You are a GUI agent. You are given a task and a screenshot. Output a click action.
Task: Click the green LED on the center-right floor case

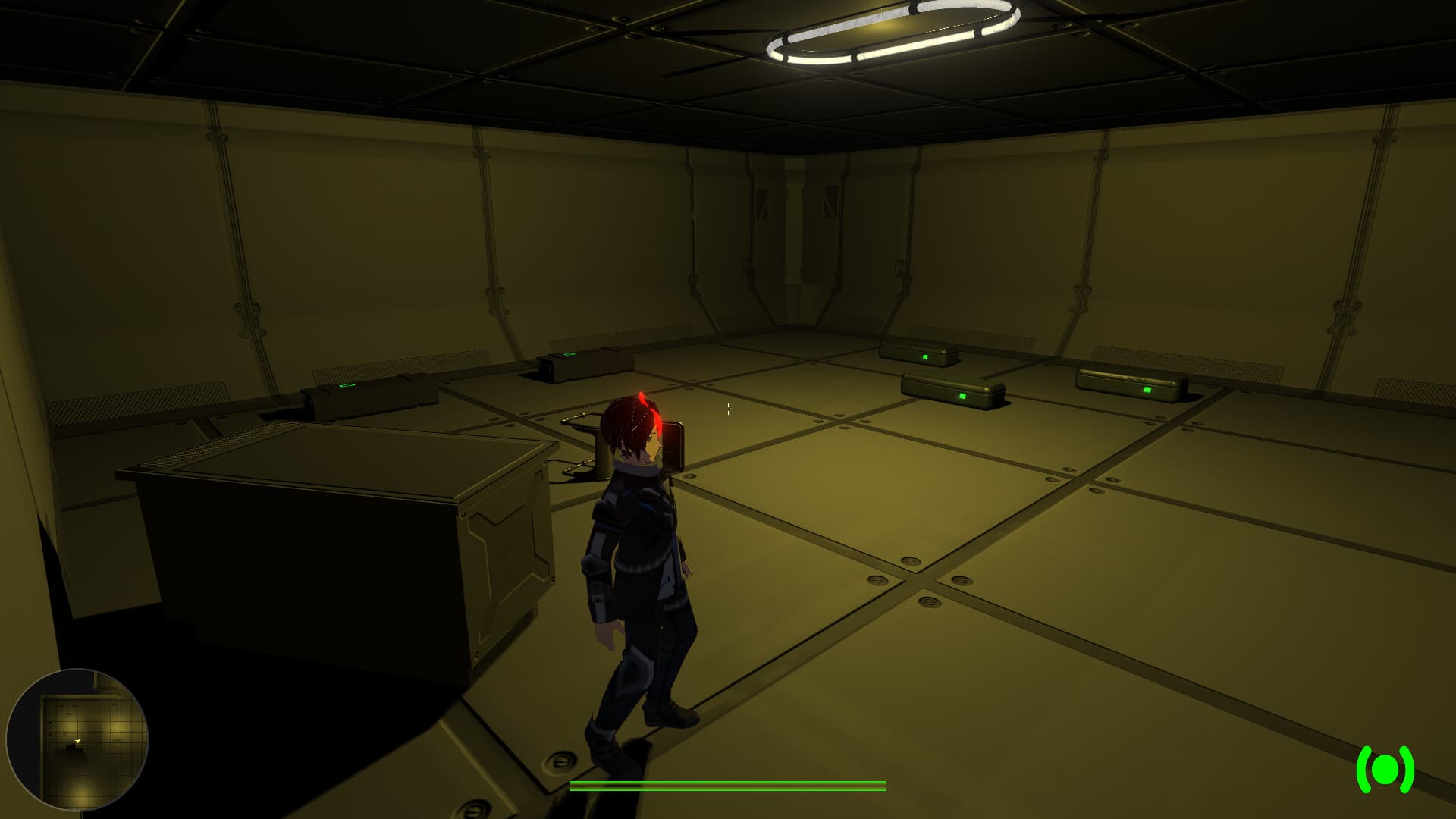click(963, 395)
